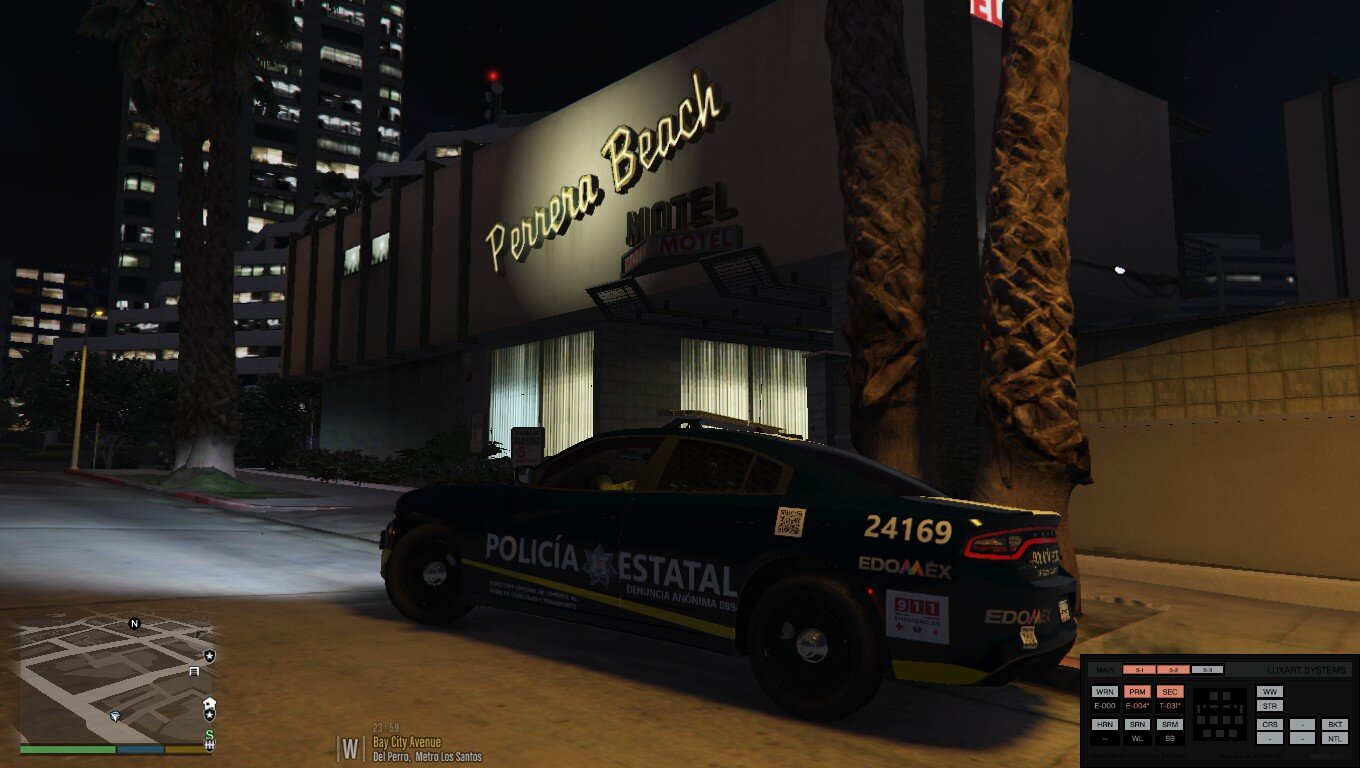Screen dimensions: 1360x768
Task: Switch to the S-1 stage
Action: coord(1139,670)
